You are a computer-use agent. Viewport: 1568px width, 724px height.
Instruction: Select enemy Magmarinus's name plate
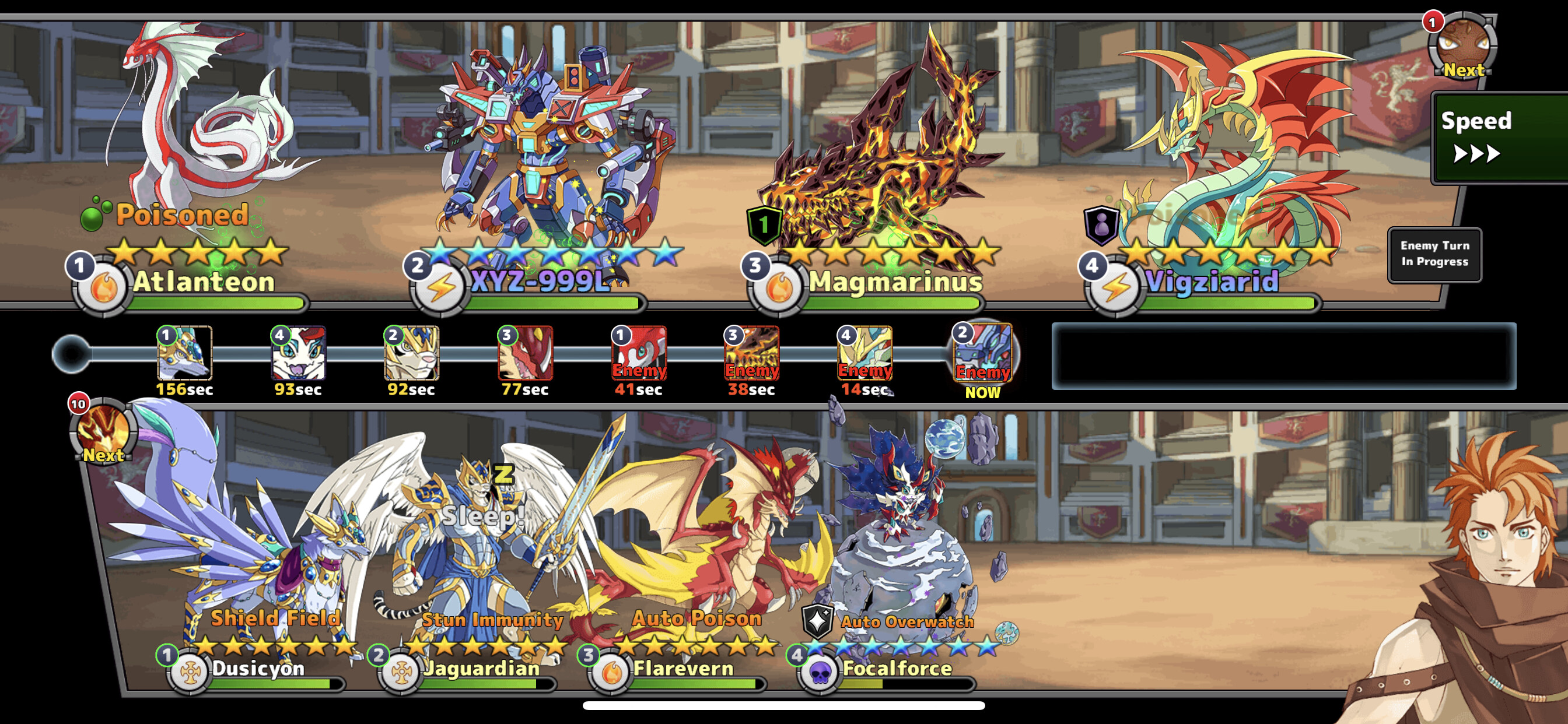[894, 282]
